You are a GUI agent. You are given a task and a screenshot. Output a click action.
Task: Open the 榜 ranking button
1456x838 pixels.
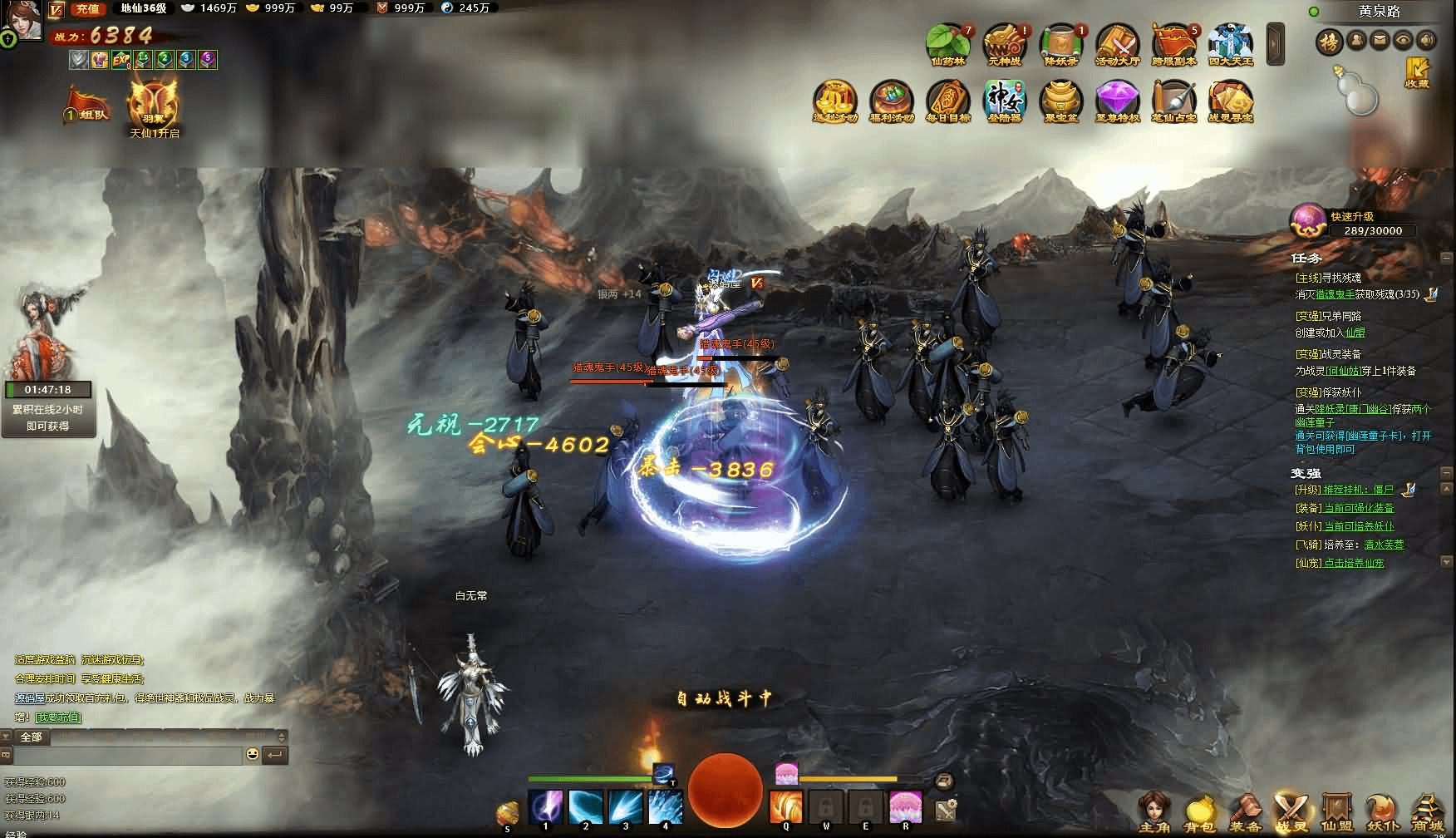pyautogui.click(x=1329, y=41)
